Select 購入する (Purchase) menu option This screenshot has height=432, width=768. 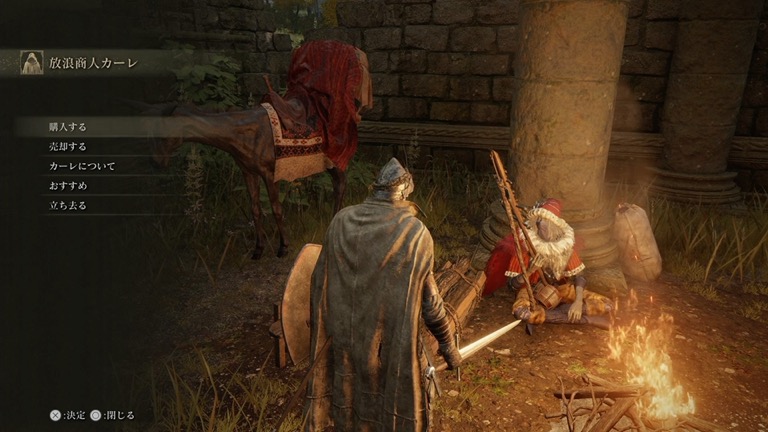click(x=68, y=127)
